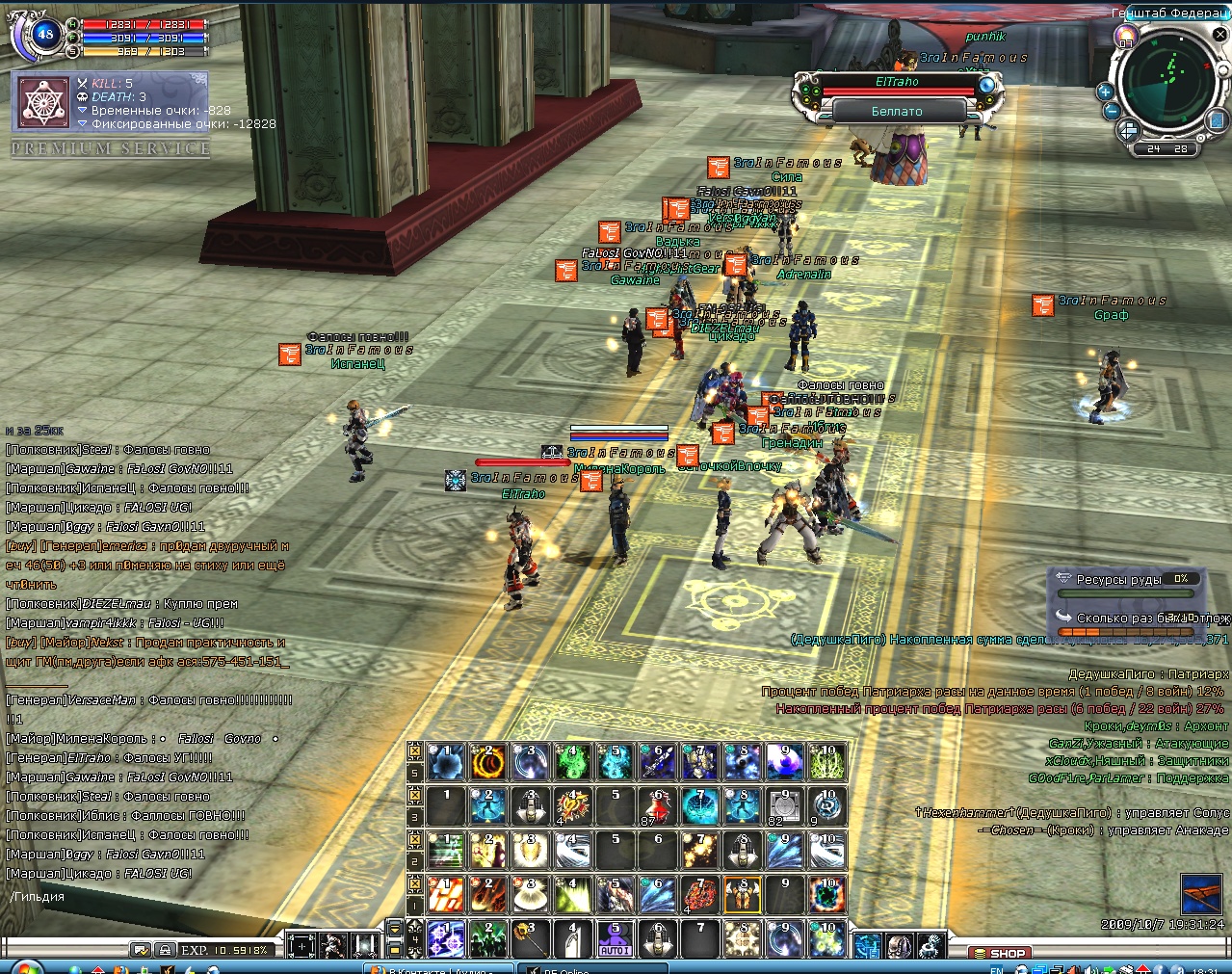The image size is (1232, 974).
Task: Open the SHOP button
Action: (x=1000, y=953)
